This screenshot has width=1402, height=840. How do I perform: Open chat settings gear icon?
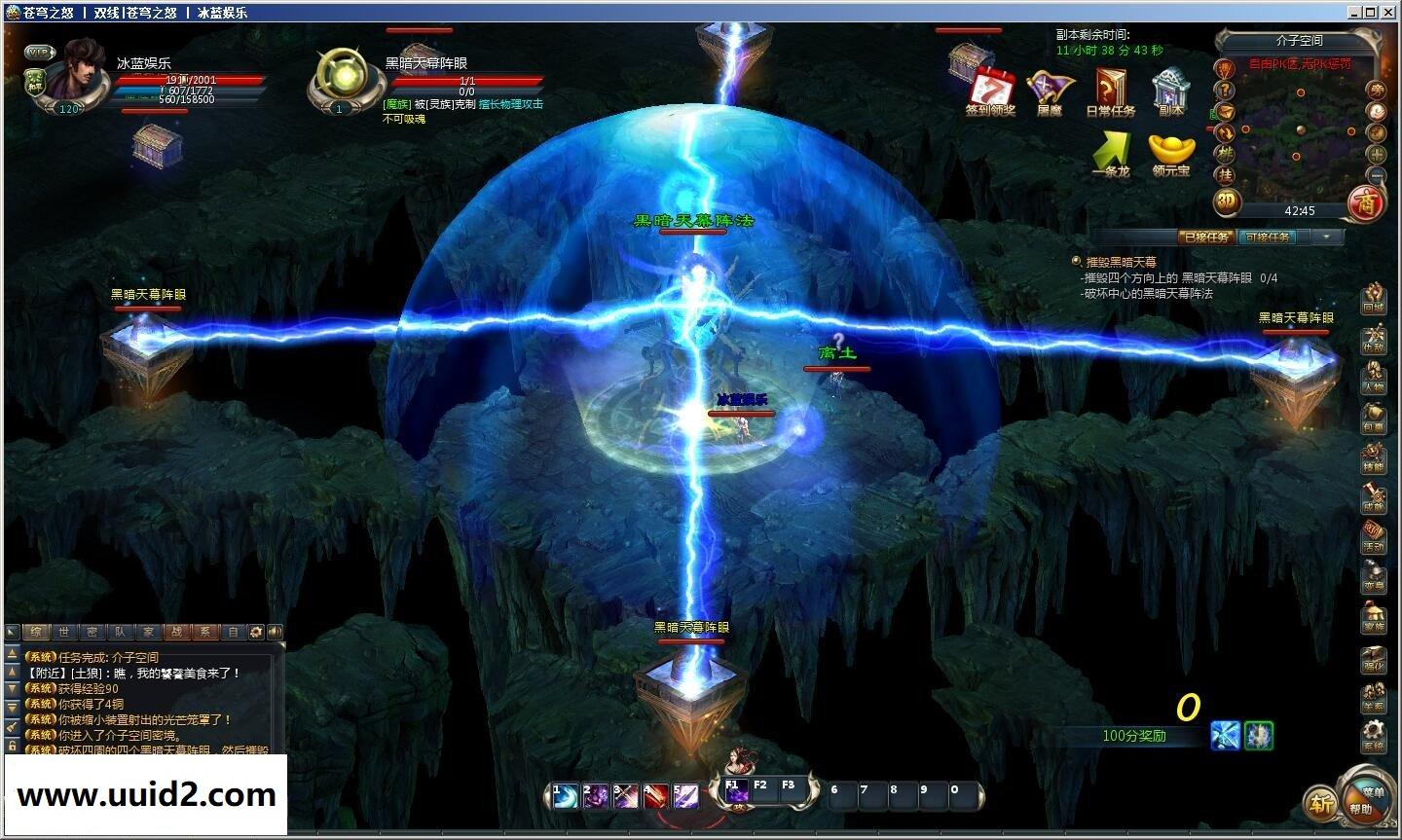pyautogui.click(x=256, y=632)
